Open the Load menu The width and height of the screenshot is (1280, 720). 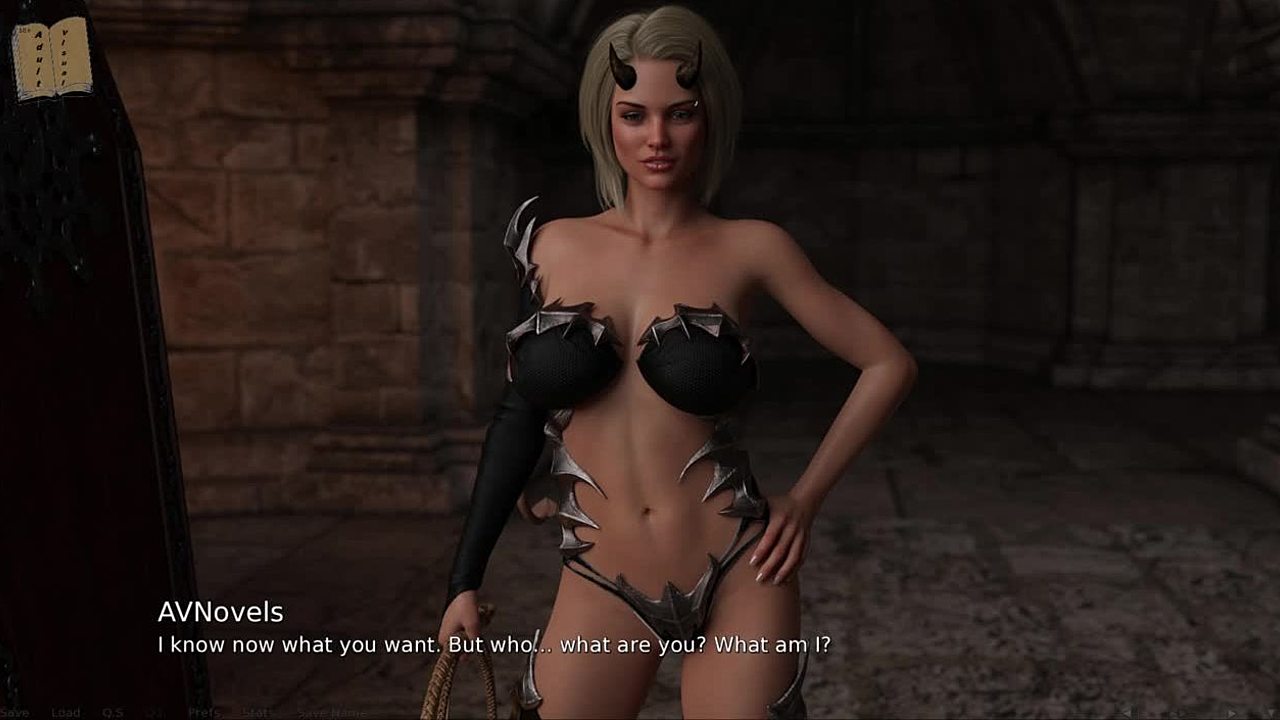click(65, 712)
